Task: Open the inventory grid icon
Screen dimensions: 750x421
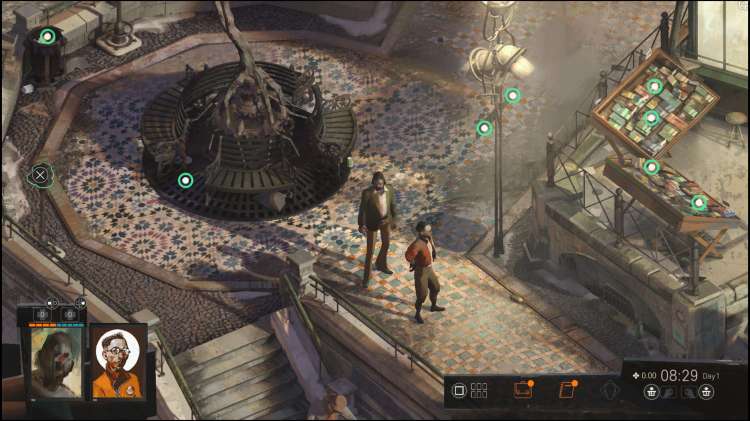Action: click(x=479, y=390)
